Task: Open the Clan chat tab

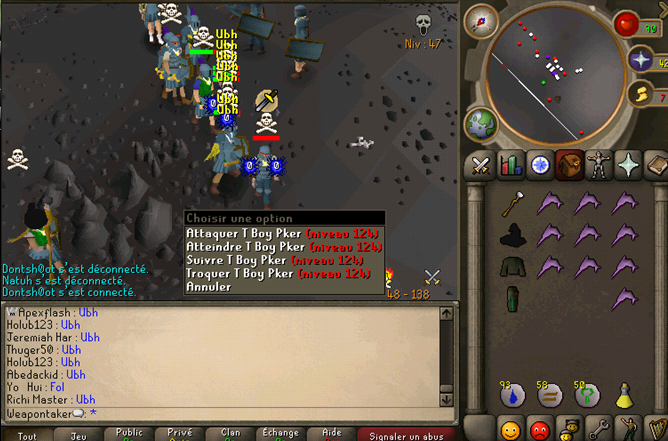Action: [230, 434]
